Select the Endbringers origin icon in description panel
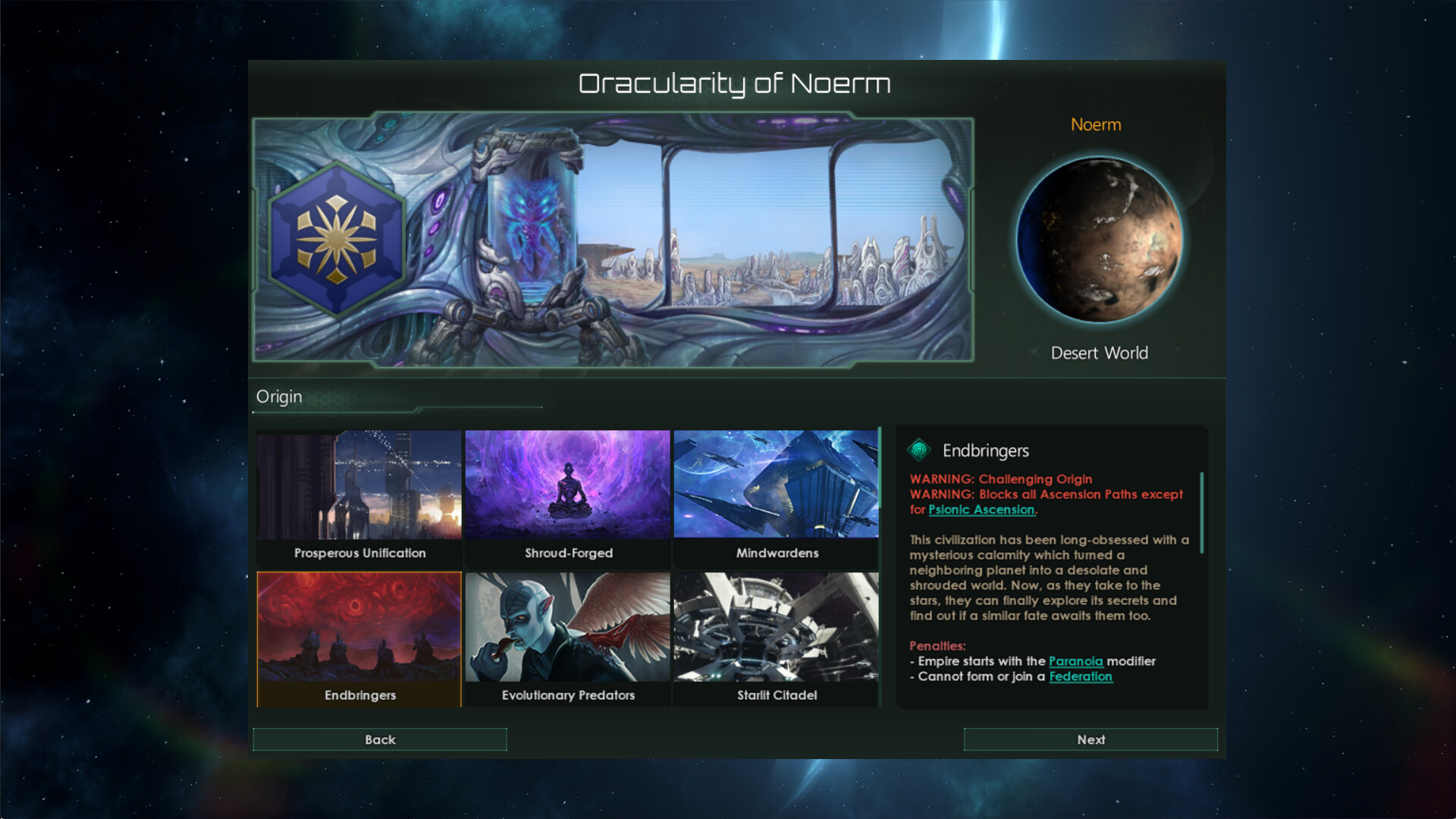The height and width of the screenshot is (819, 1456). (920, 450)
